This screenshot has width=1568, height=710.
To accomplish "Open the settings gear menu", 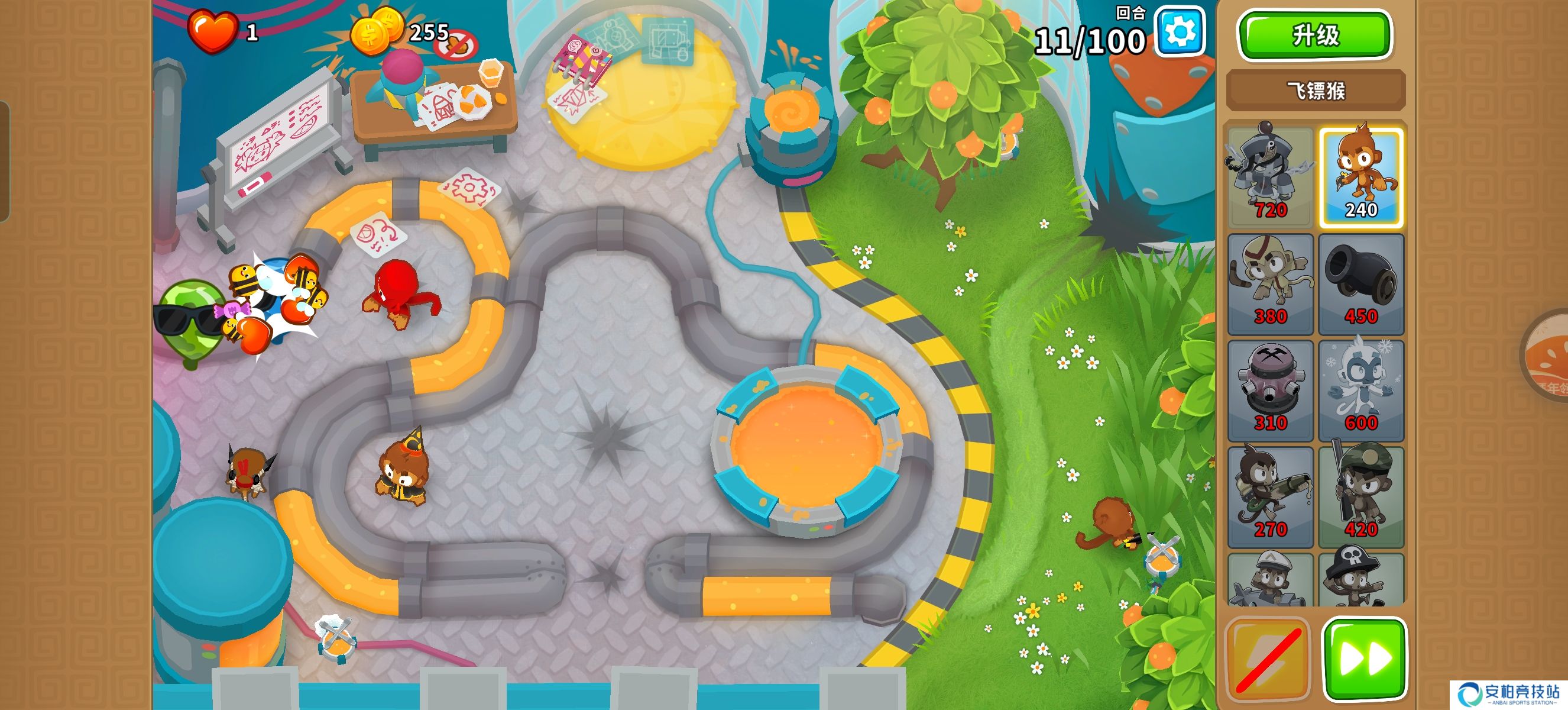I will 1180,32.
